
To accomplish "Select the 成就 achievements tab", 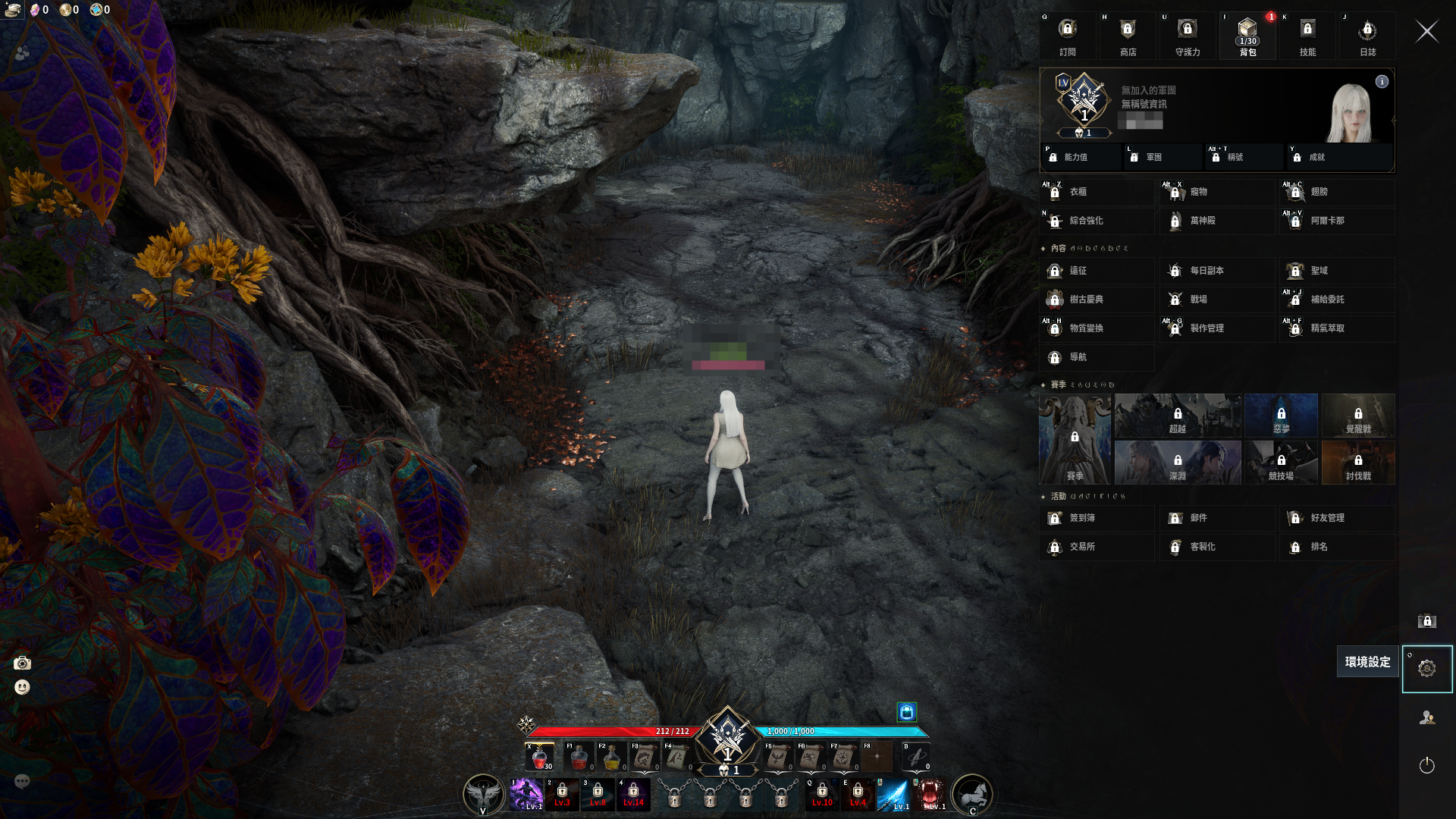I will click(x=1338, y=157).
